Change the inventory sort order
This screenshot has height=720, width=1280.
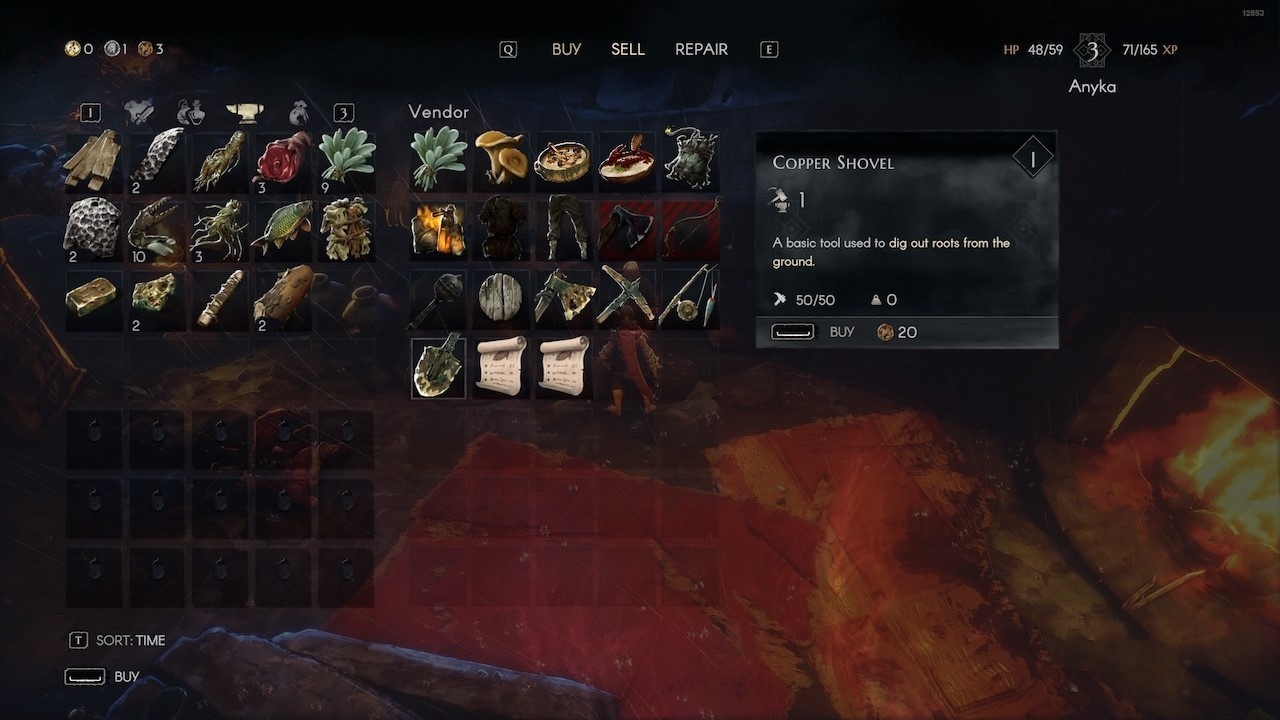pos(119,640)
